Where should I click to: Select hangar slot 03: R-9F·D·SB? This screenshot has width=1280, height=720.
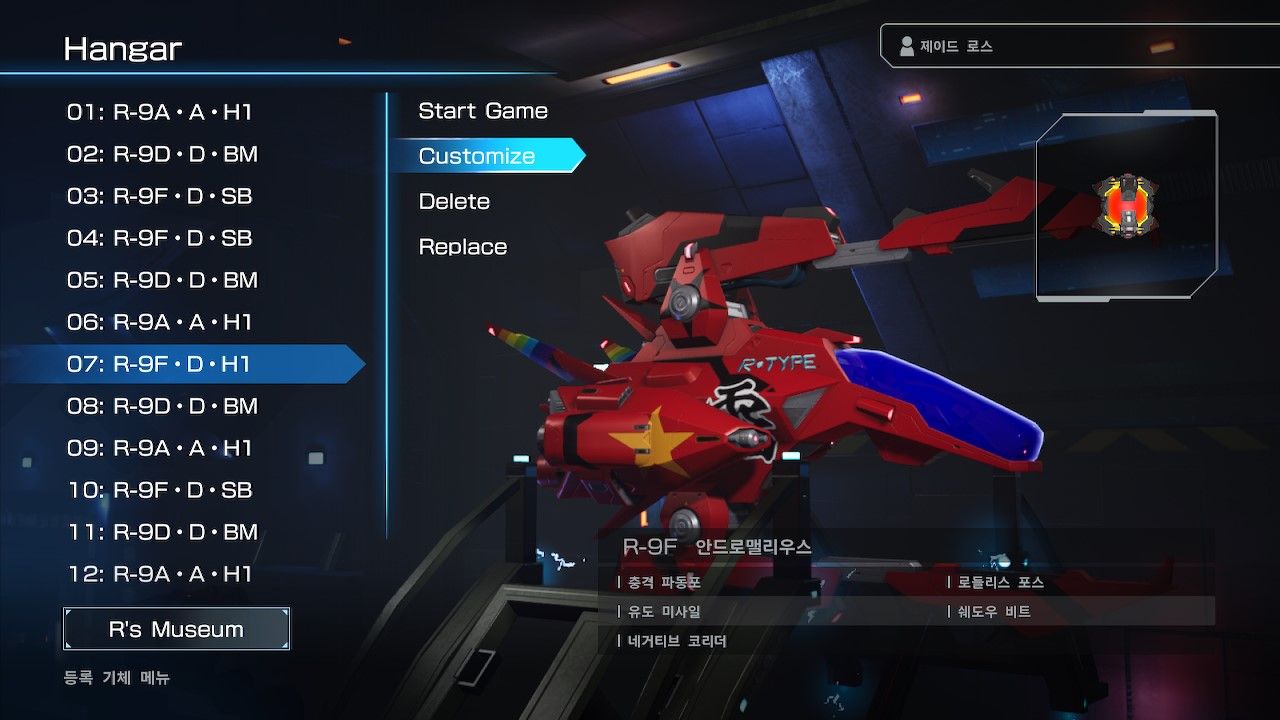coord(160,196)
